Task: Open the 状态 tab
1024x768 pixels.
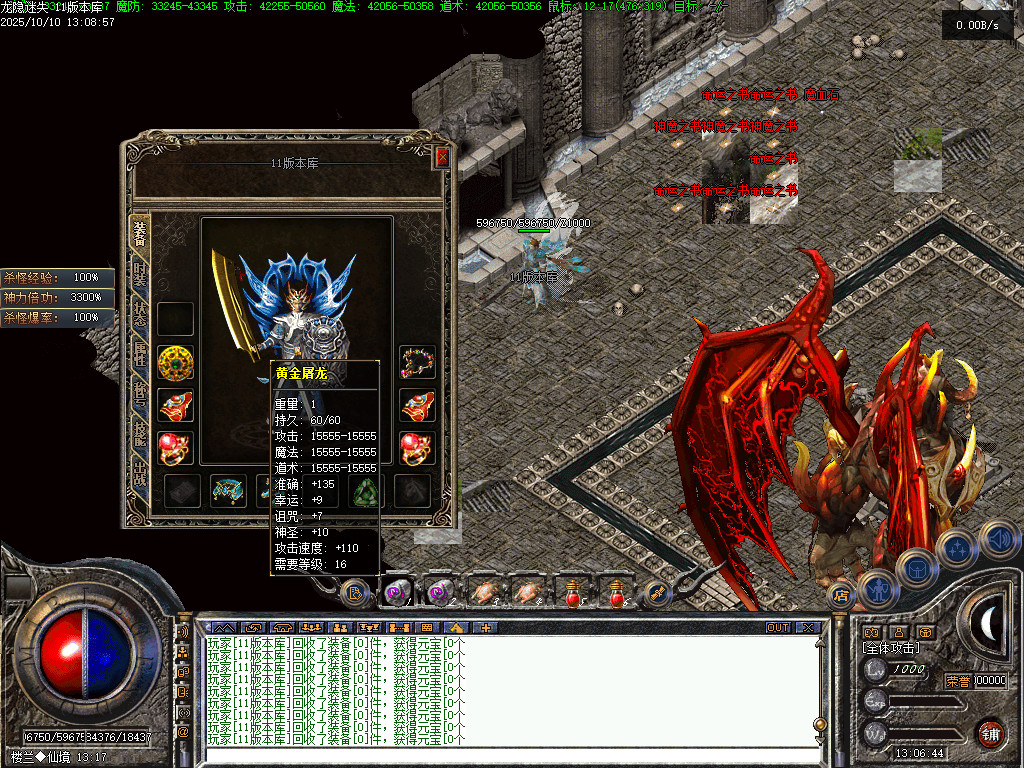Action: (x=140, y=317)
